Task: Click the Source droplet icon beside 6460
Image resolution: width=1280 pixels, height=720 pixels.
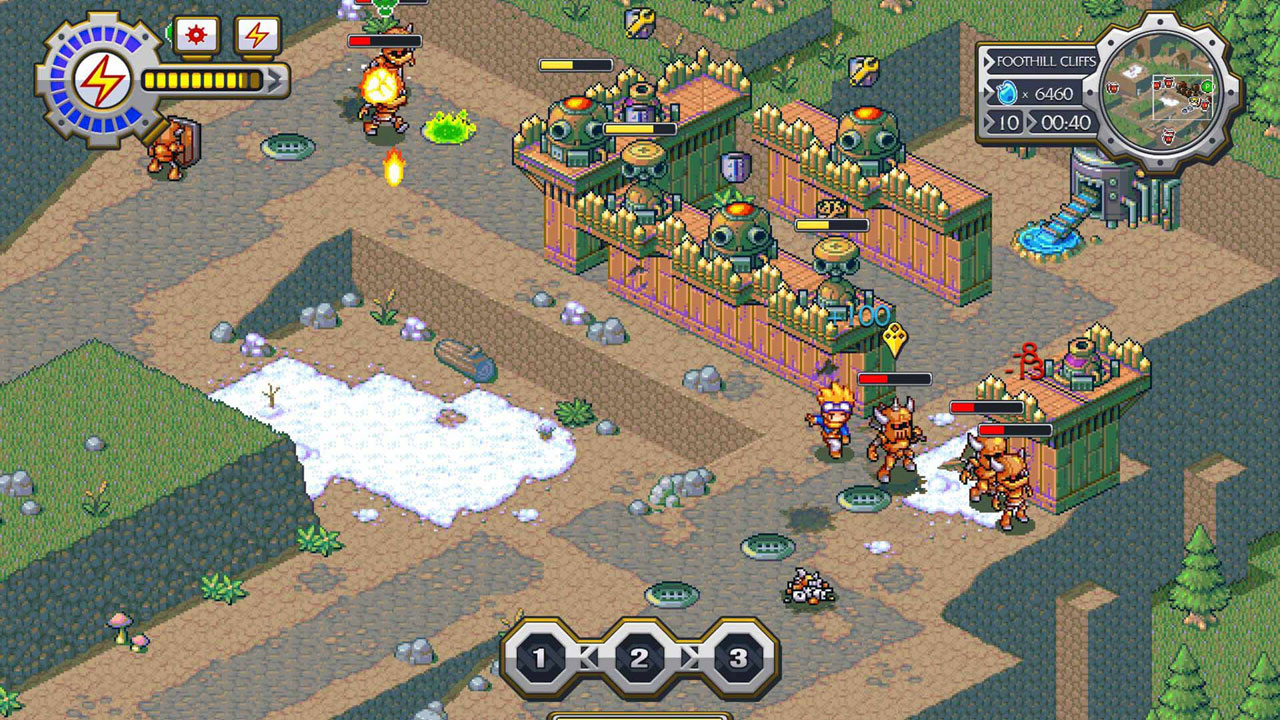Action: pos(1007,92)
